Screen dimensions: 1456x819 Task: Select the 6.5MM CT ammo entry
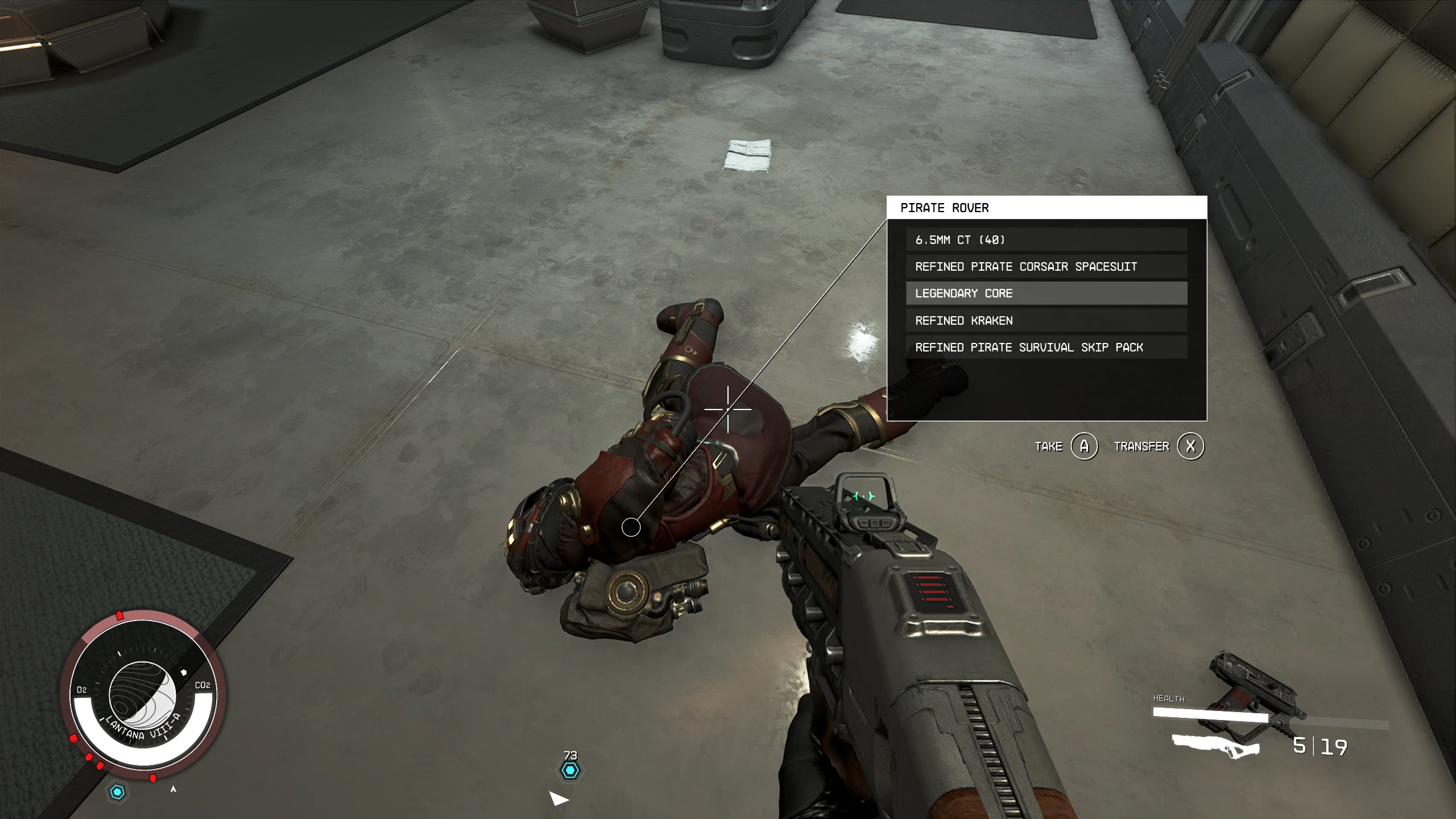click(1046, 239)
